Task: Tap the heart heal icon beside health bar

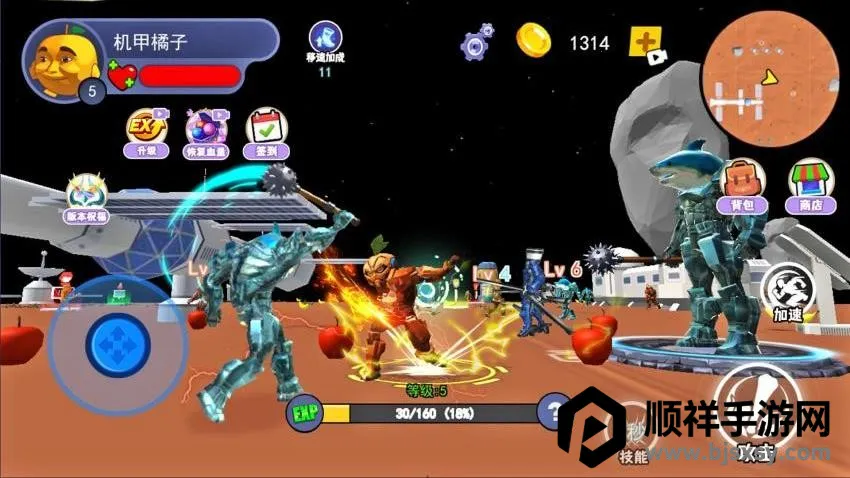Action: point(121,76)
